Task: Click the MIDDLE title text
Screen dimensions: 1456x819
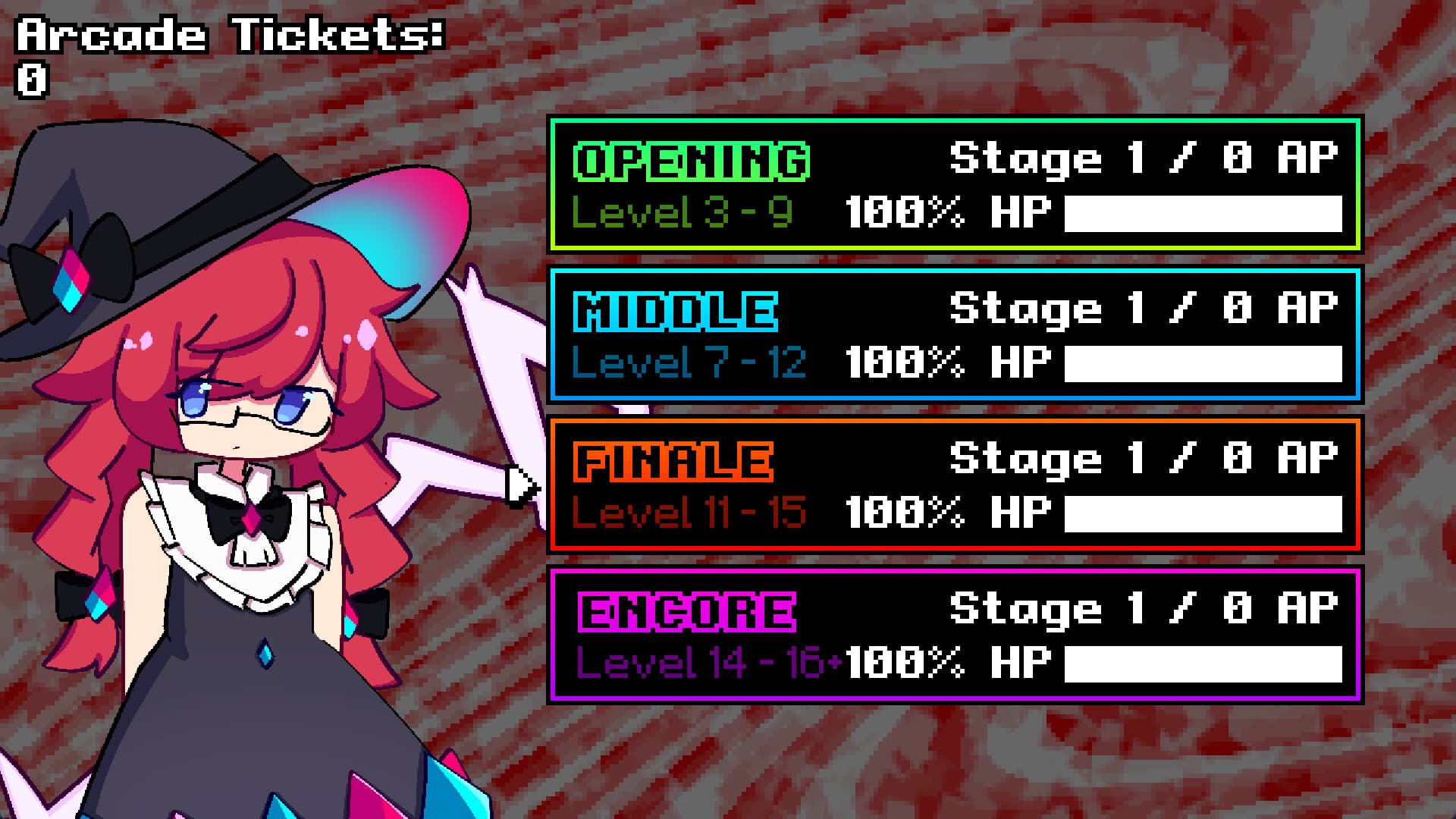Action: [675, 309]
